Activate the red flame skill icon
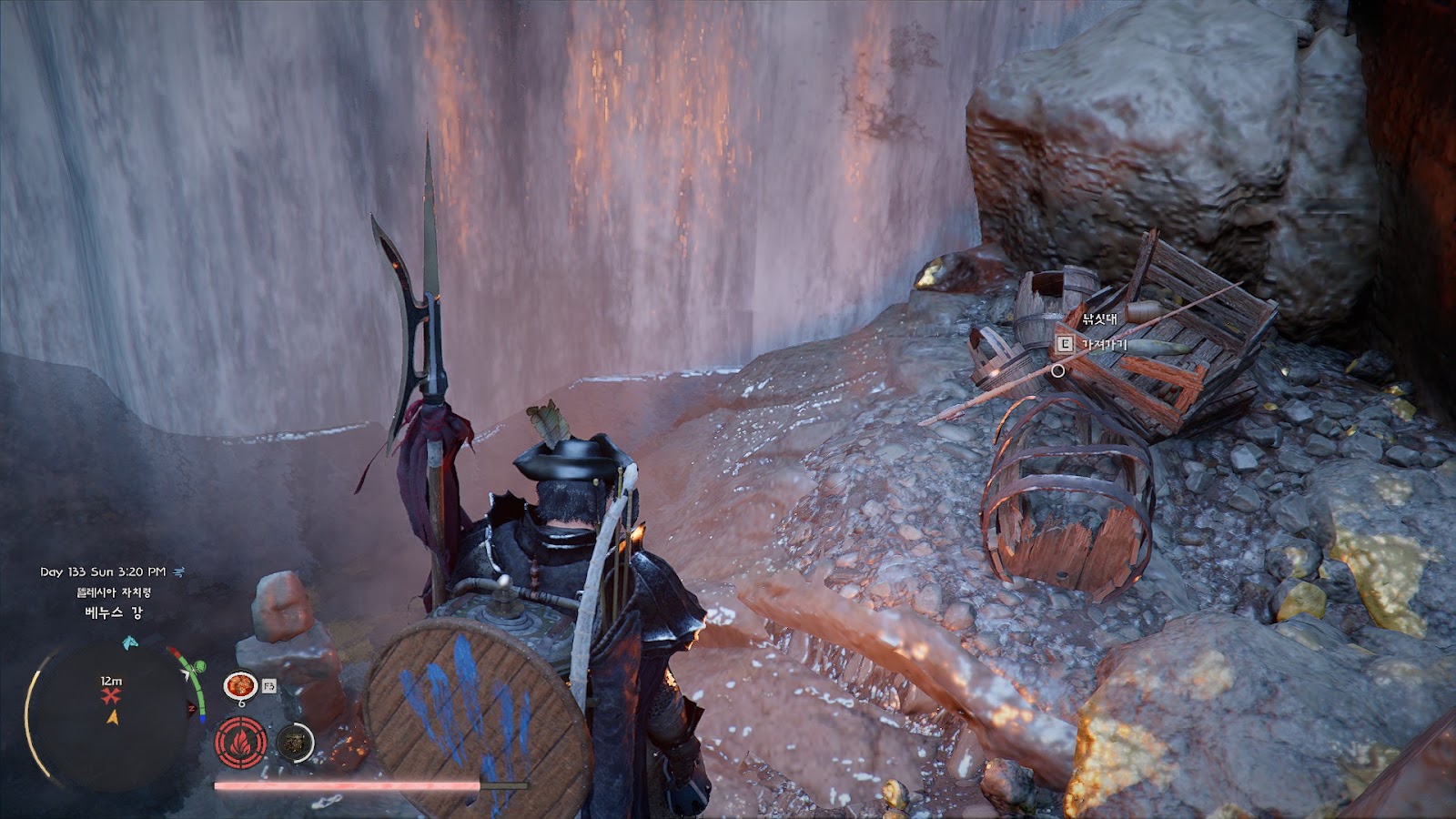Viewport: 1456px width, 819px height. 241,743
